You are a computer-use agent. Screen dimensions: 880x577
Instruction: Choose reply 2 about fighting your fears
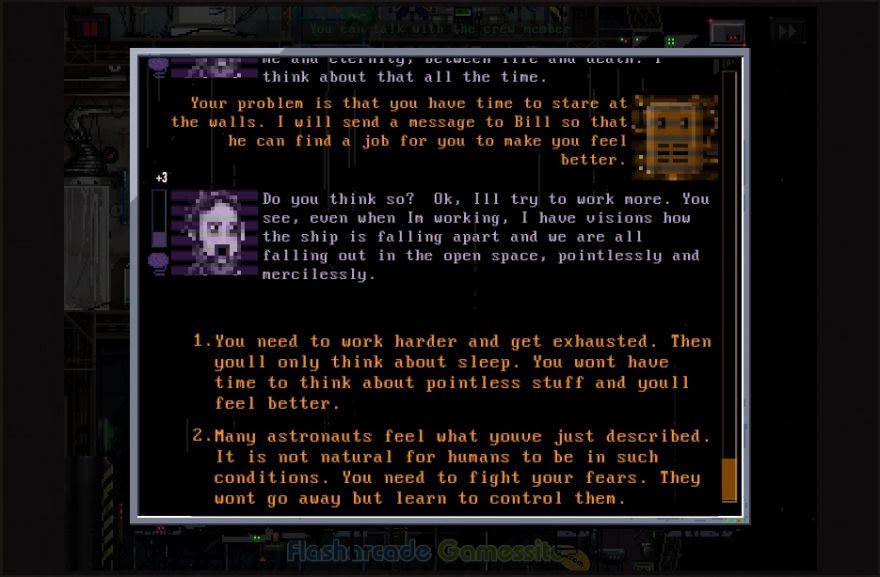(450, 466)
